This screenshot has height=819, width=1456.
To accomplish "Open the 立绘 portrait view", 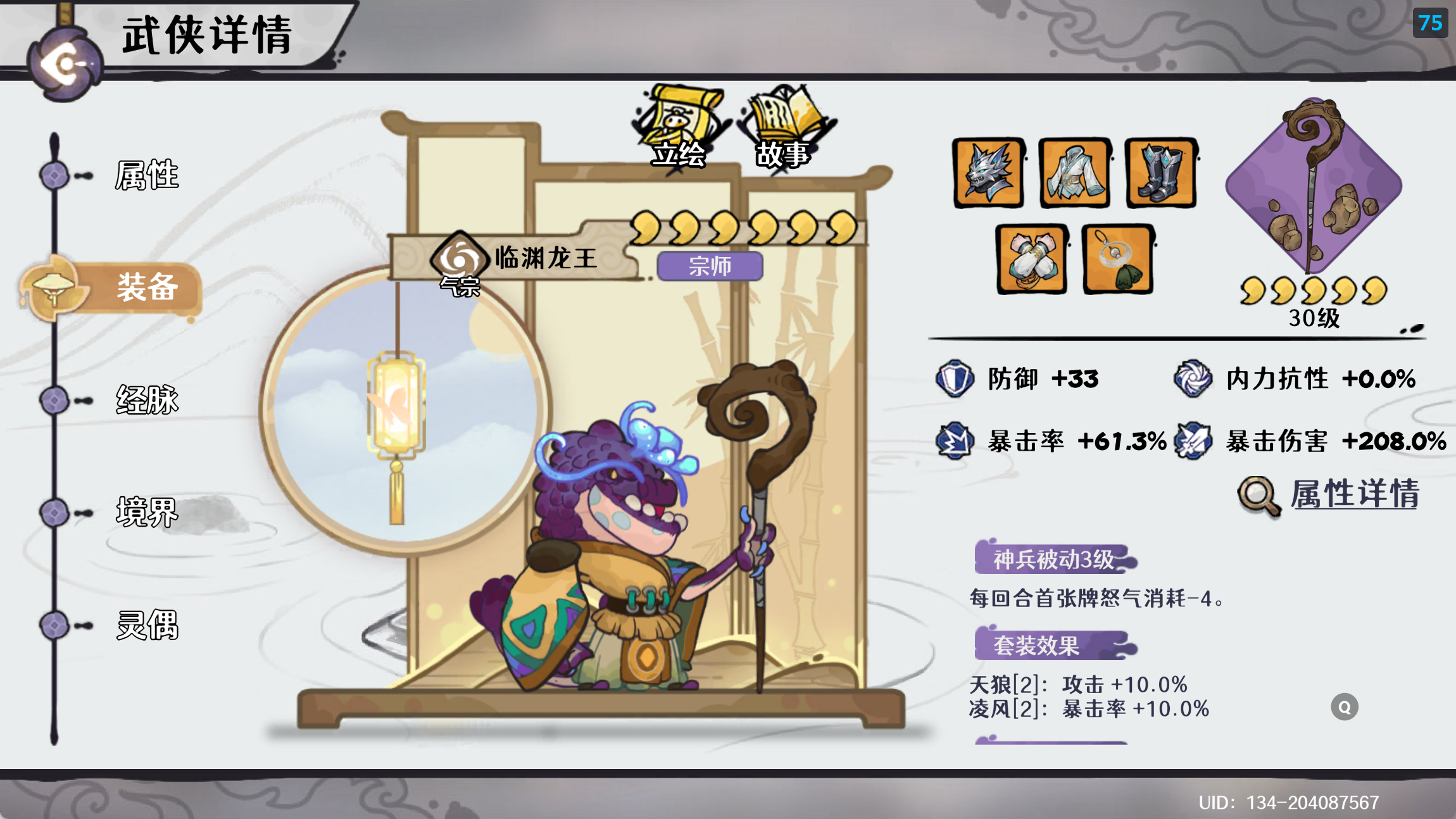I will point(679,127).
